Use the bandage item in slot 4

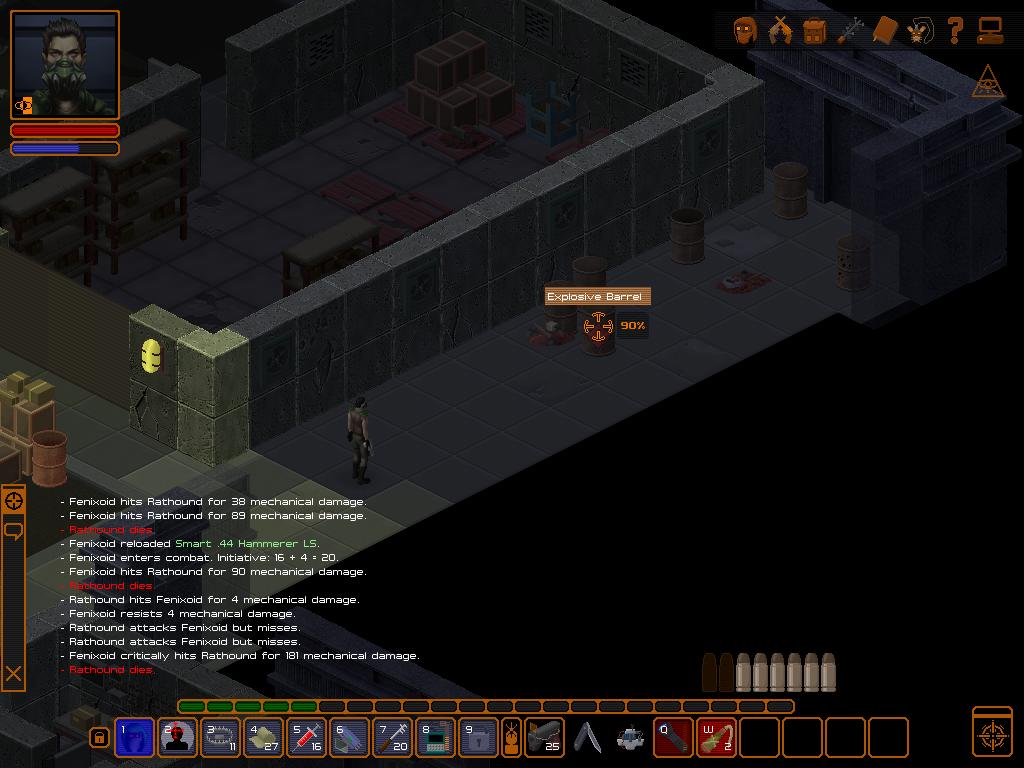[x=264, y=738]
